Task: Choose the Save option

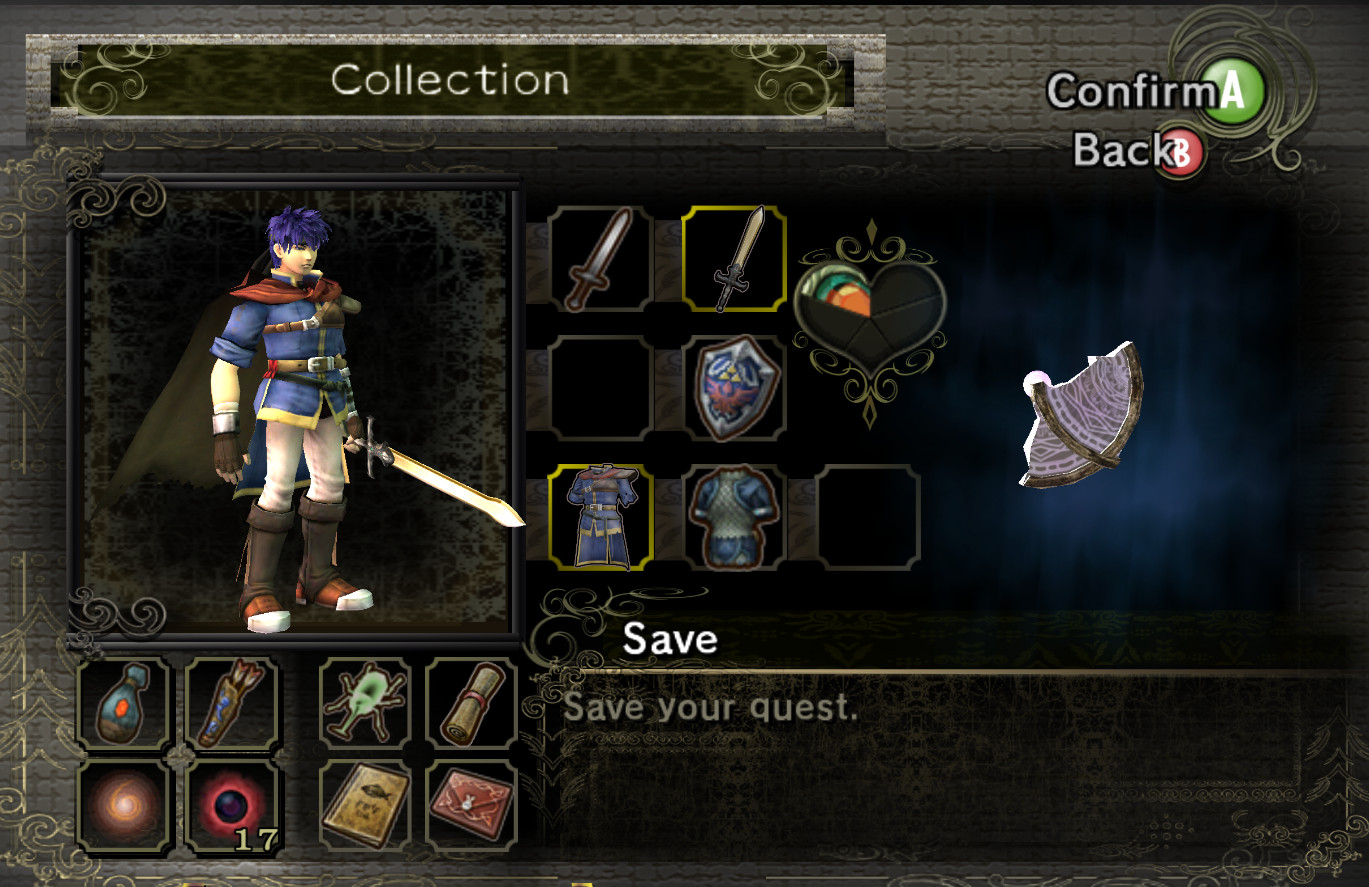Action: point(668,640)
